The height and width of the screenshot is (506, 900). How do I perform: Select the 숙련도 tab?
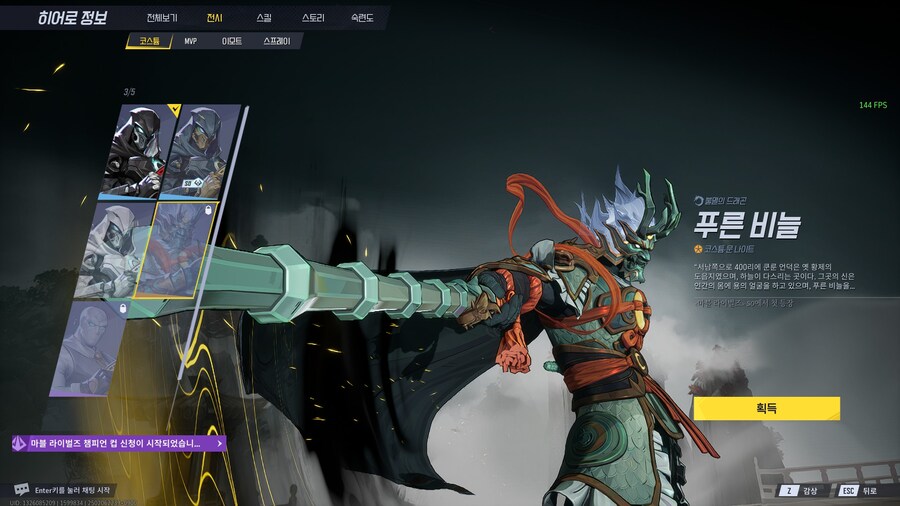(361, 18)
